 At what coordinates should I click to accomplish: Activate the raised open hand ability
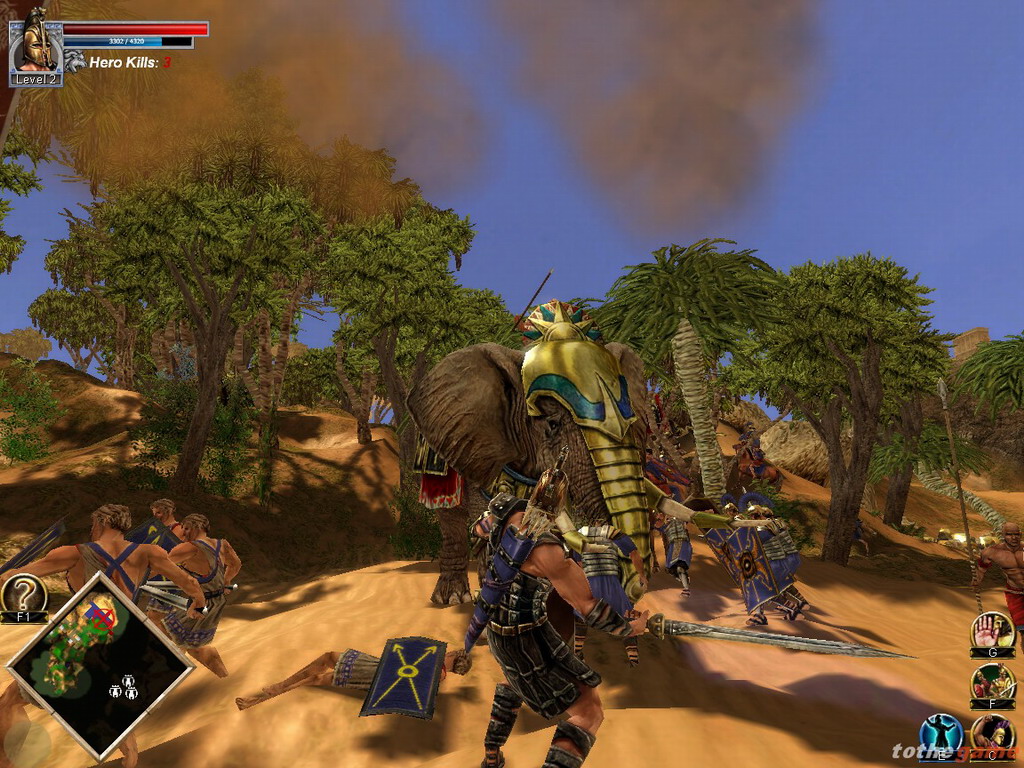tap(992, 631)
